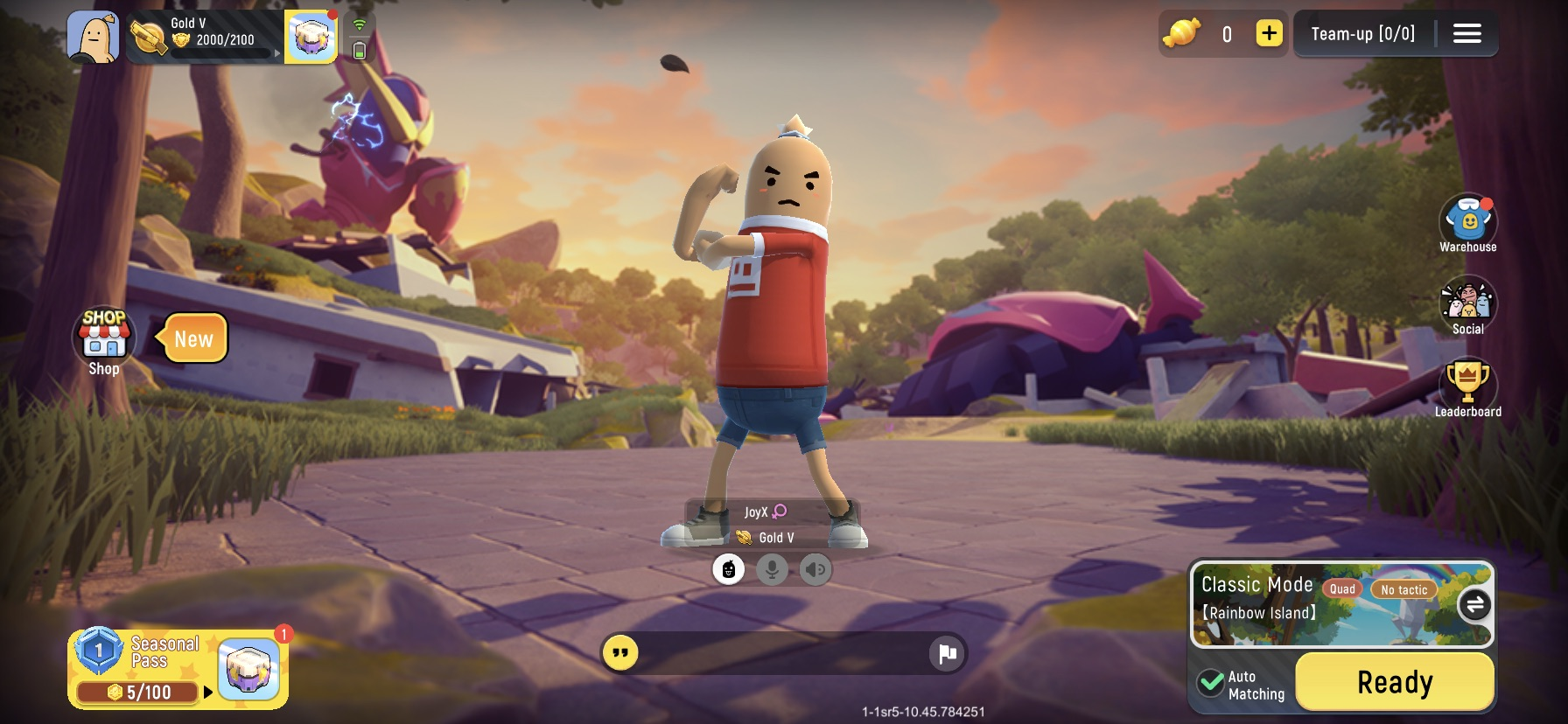Open the hamburger menu

(x=1466, y=33)
